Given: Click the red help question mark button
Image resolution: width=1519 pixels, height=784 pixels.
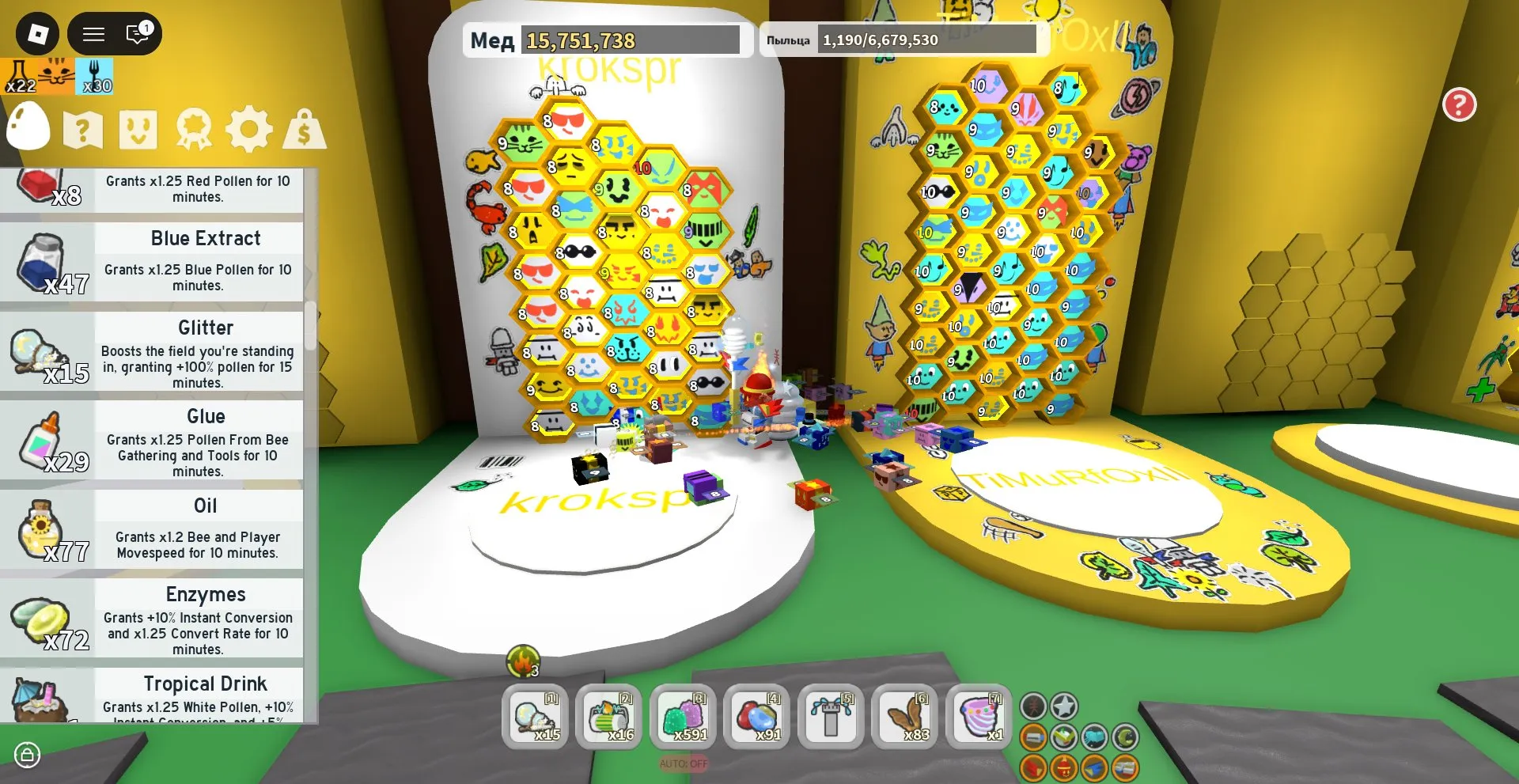Looking at the screenshot, I should [x=1460, y=104].
